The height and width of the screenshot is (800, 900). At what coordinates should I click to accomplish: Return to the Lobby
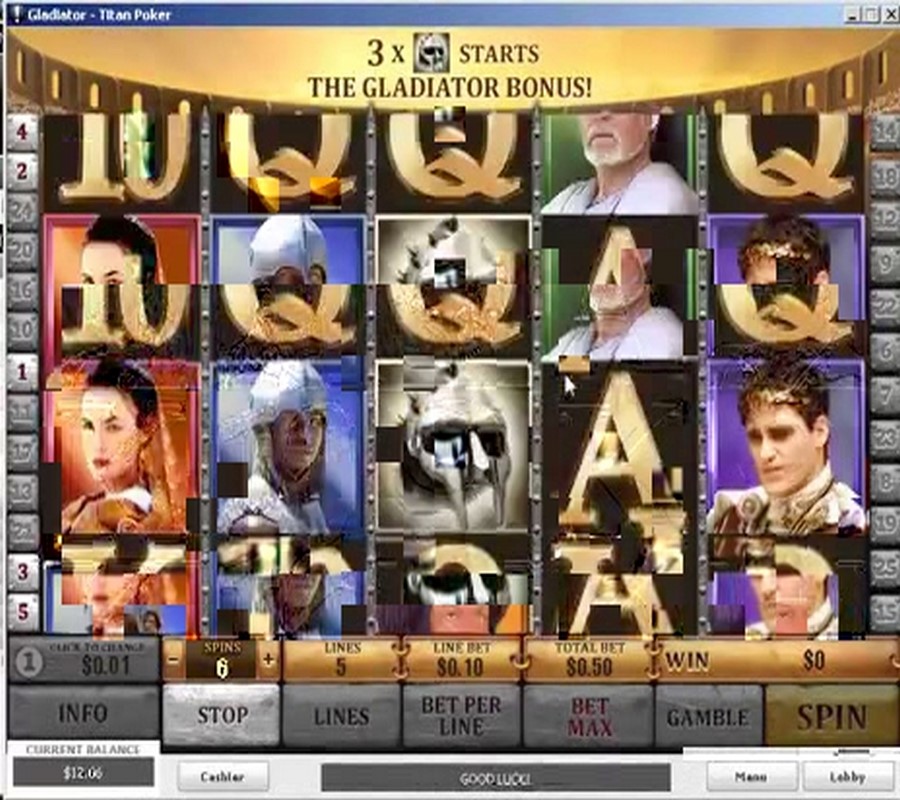pyautogui.click(x=847, y=776)
